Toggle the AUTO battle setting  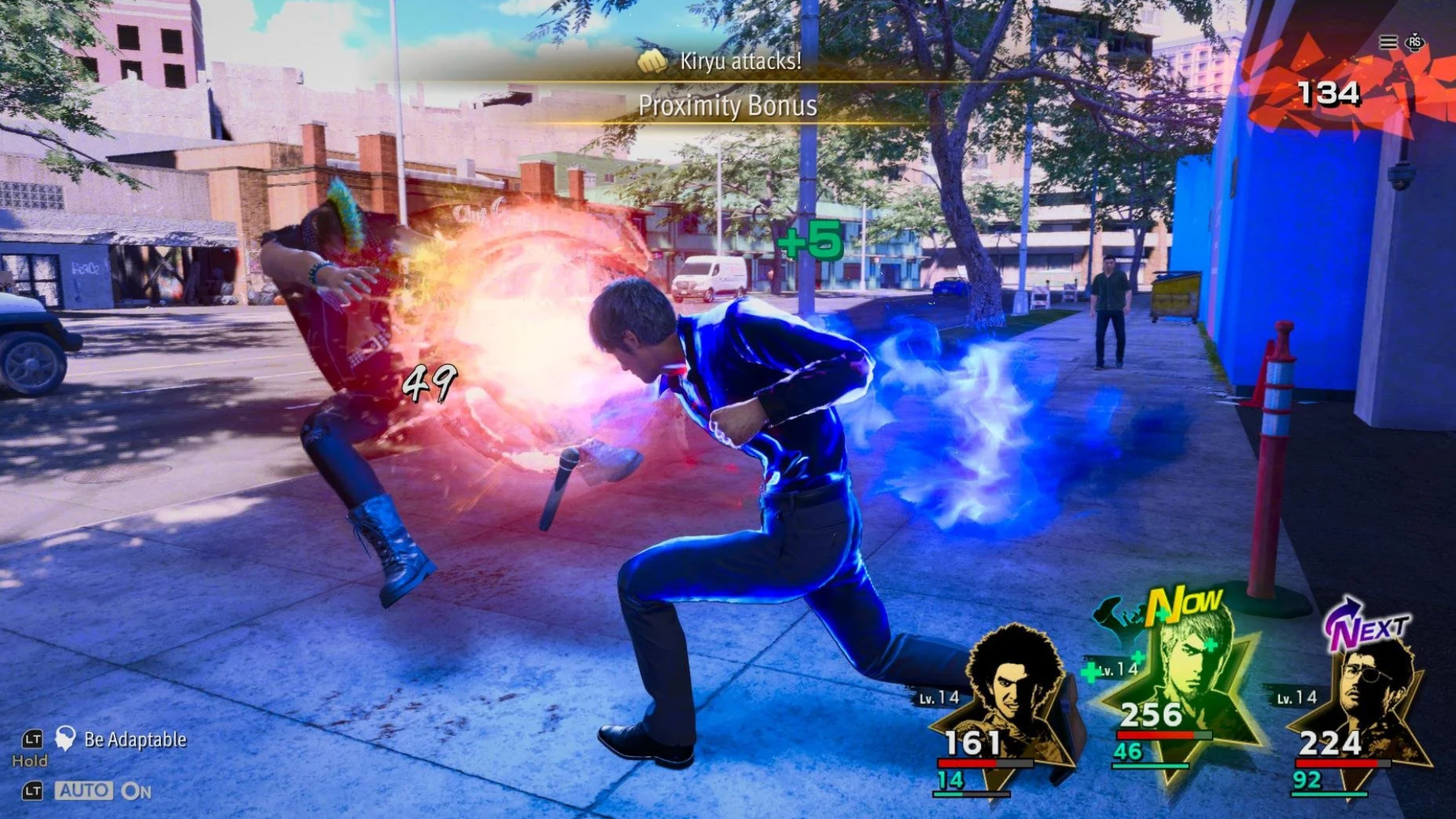click(85, 791)
